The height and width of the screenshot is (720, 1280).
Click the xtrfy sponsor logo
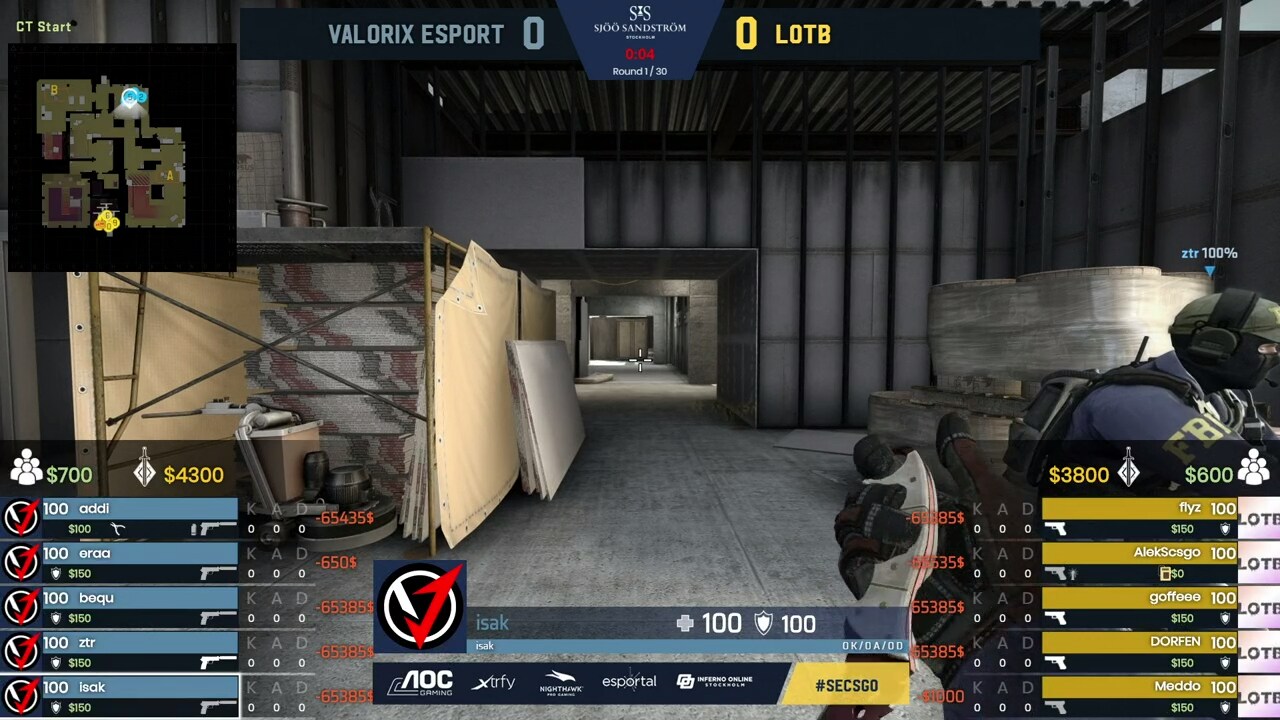pos(494,682)
